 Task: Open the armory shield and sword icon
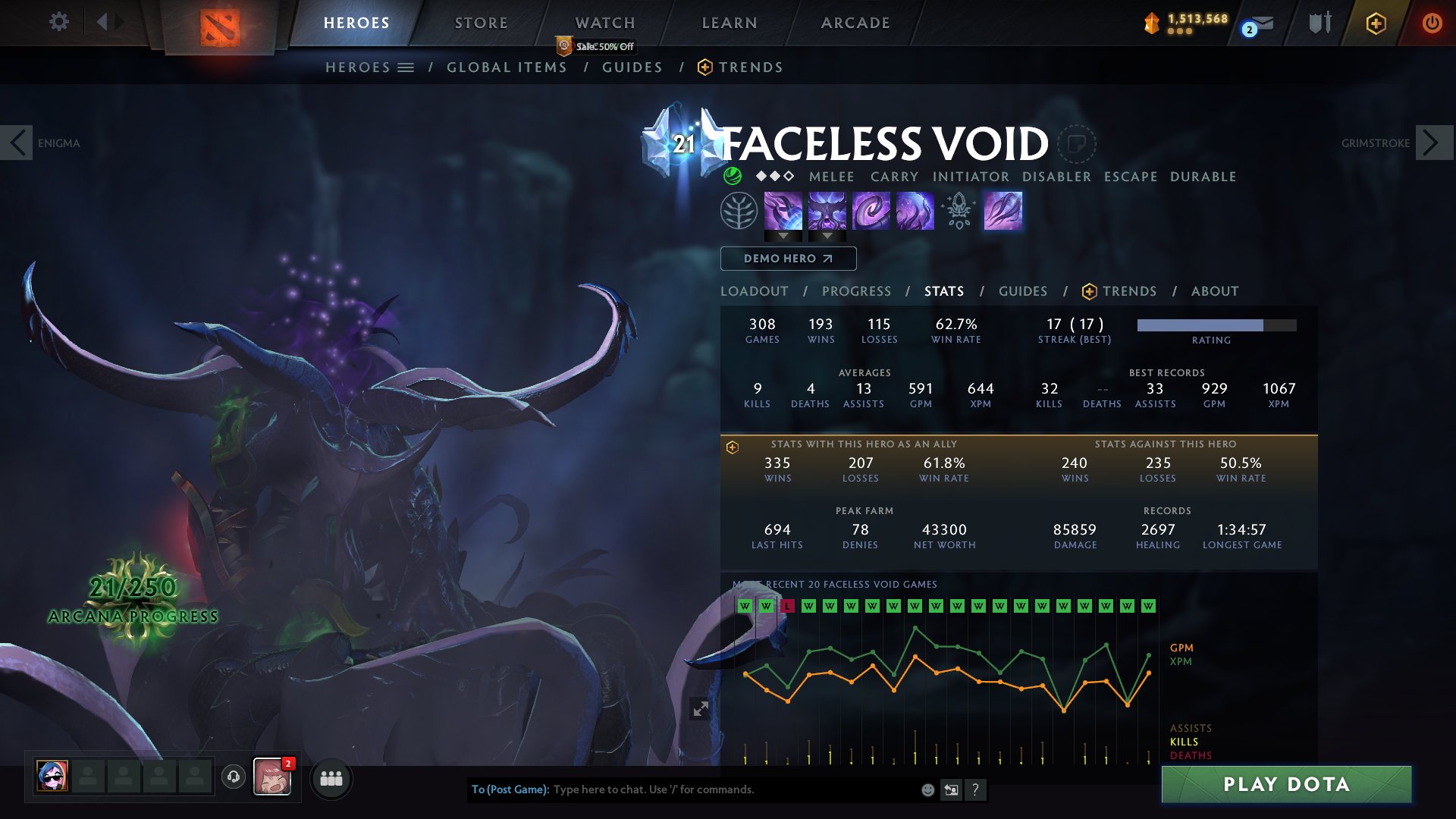click(1319, 23)
